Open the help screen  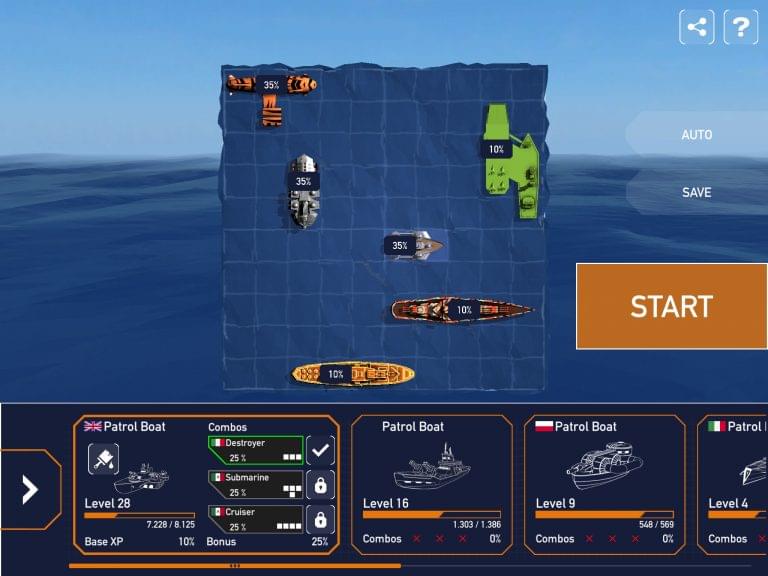pos(740,27)
